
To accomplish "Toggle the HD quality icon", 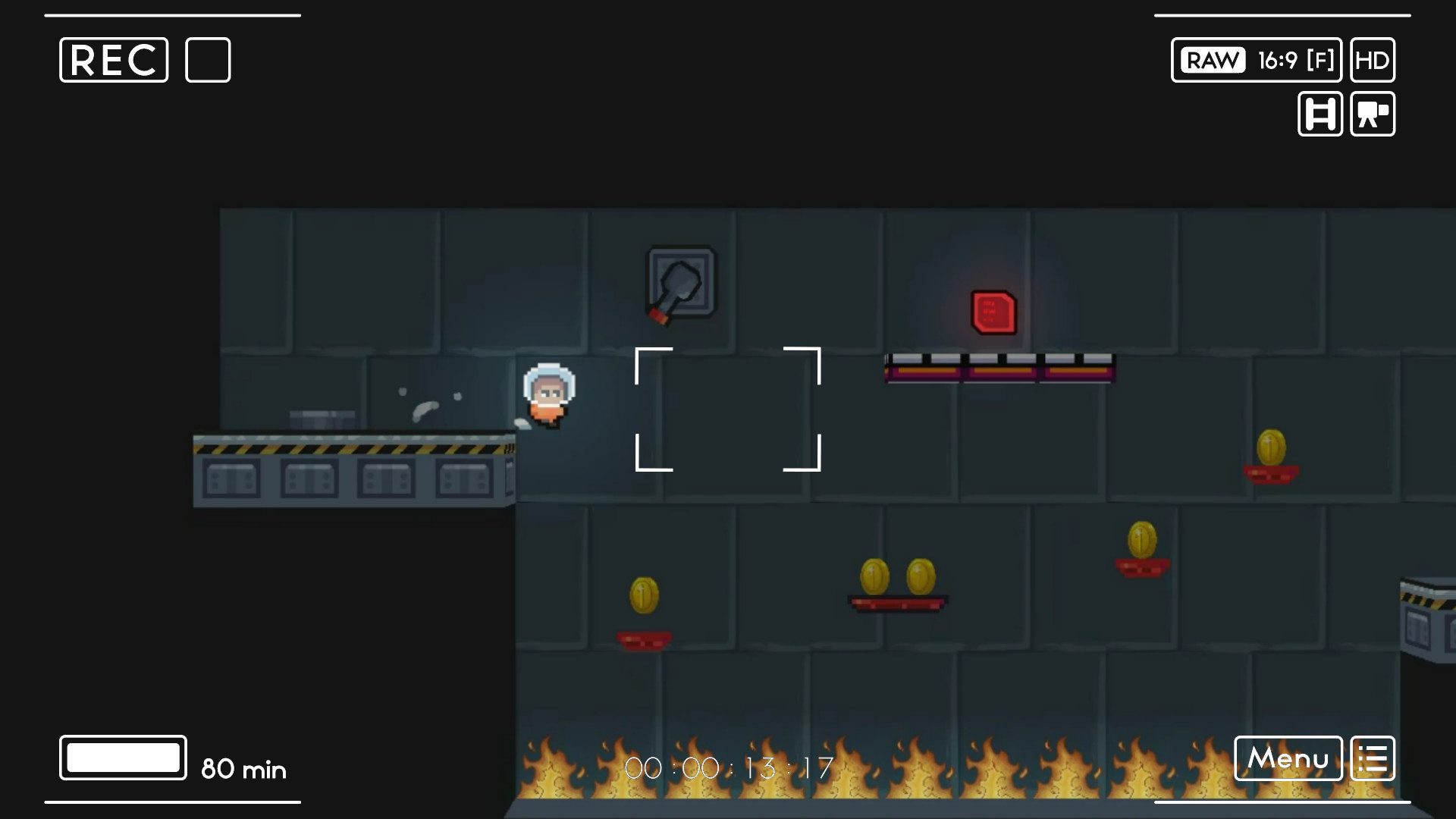I will [x=1373, y=60].
